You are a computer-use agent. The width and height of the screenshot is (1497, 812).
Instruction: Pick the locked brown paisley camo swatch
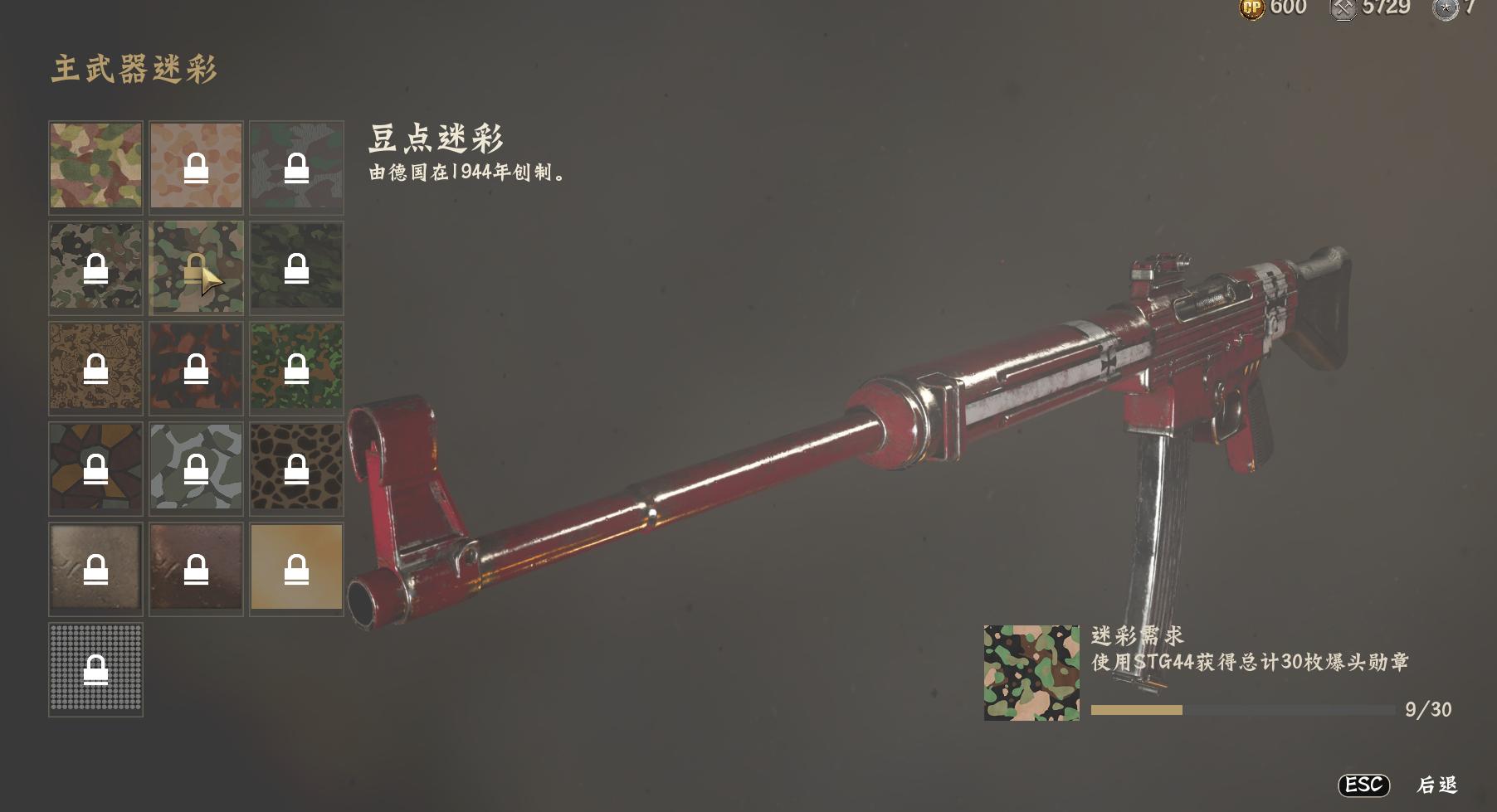coord(95,367)
